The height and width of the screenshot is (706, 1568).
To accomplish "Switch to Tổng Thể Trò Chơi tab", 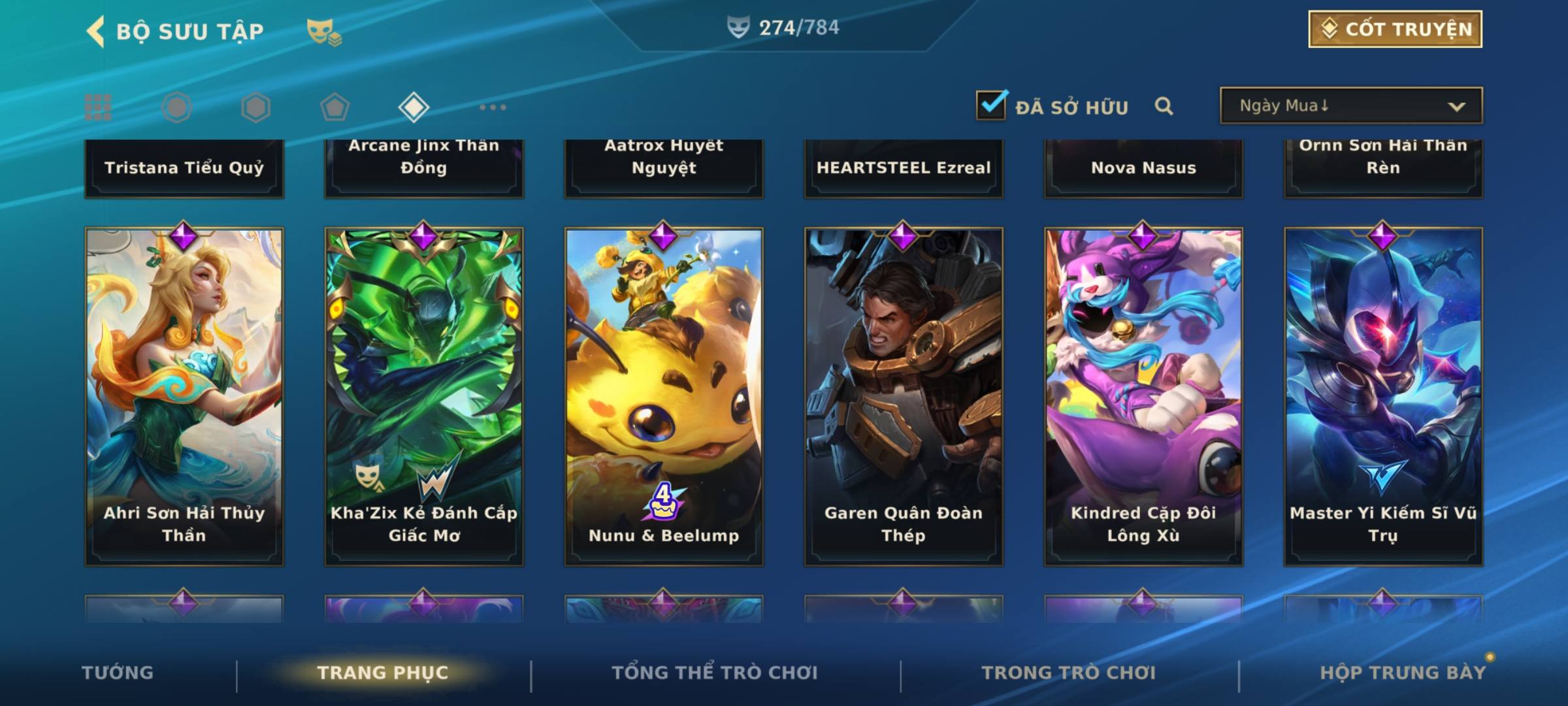I will coord(715,673).
